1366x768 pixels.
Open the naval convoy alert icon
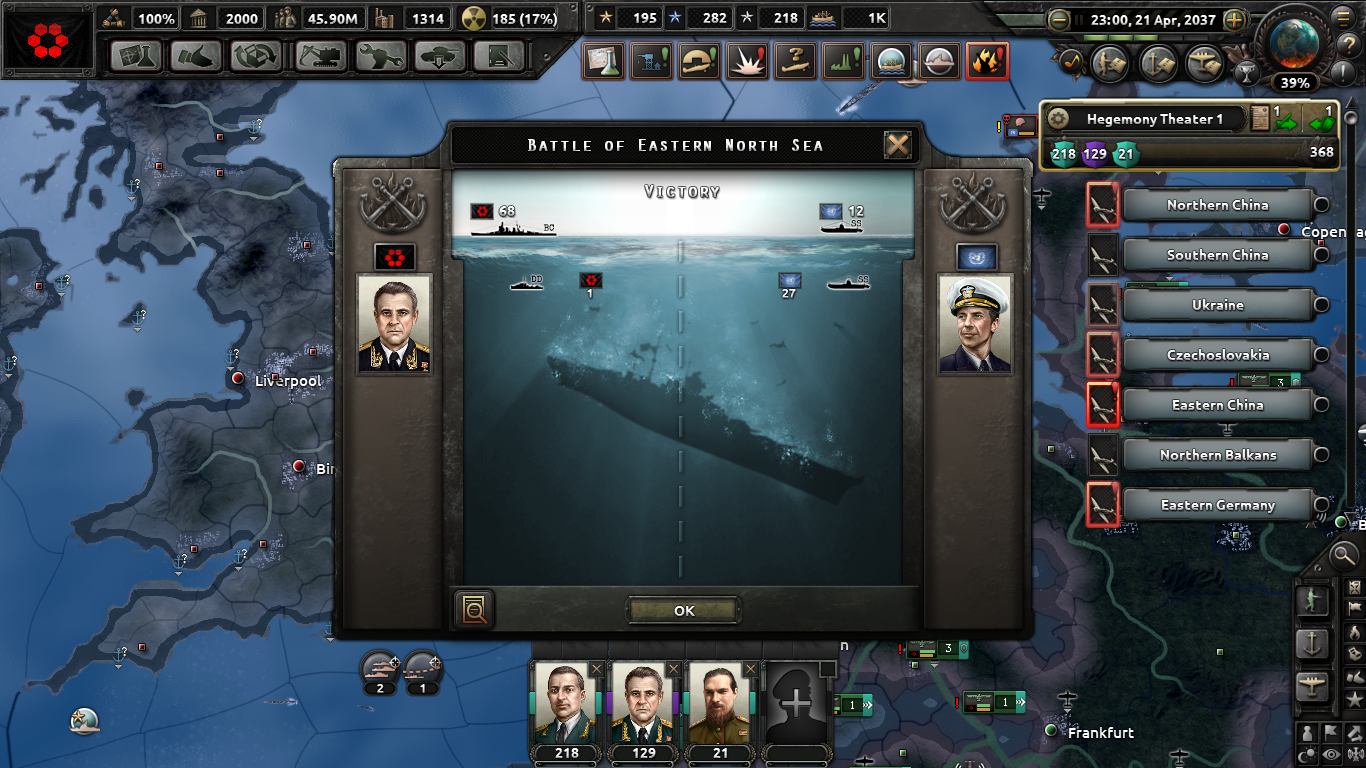click(x=890, y=61)
